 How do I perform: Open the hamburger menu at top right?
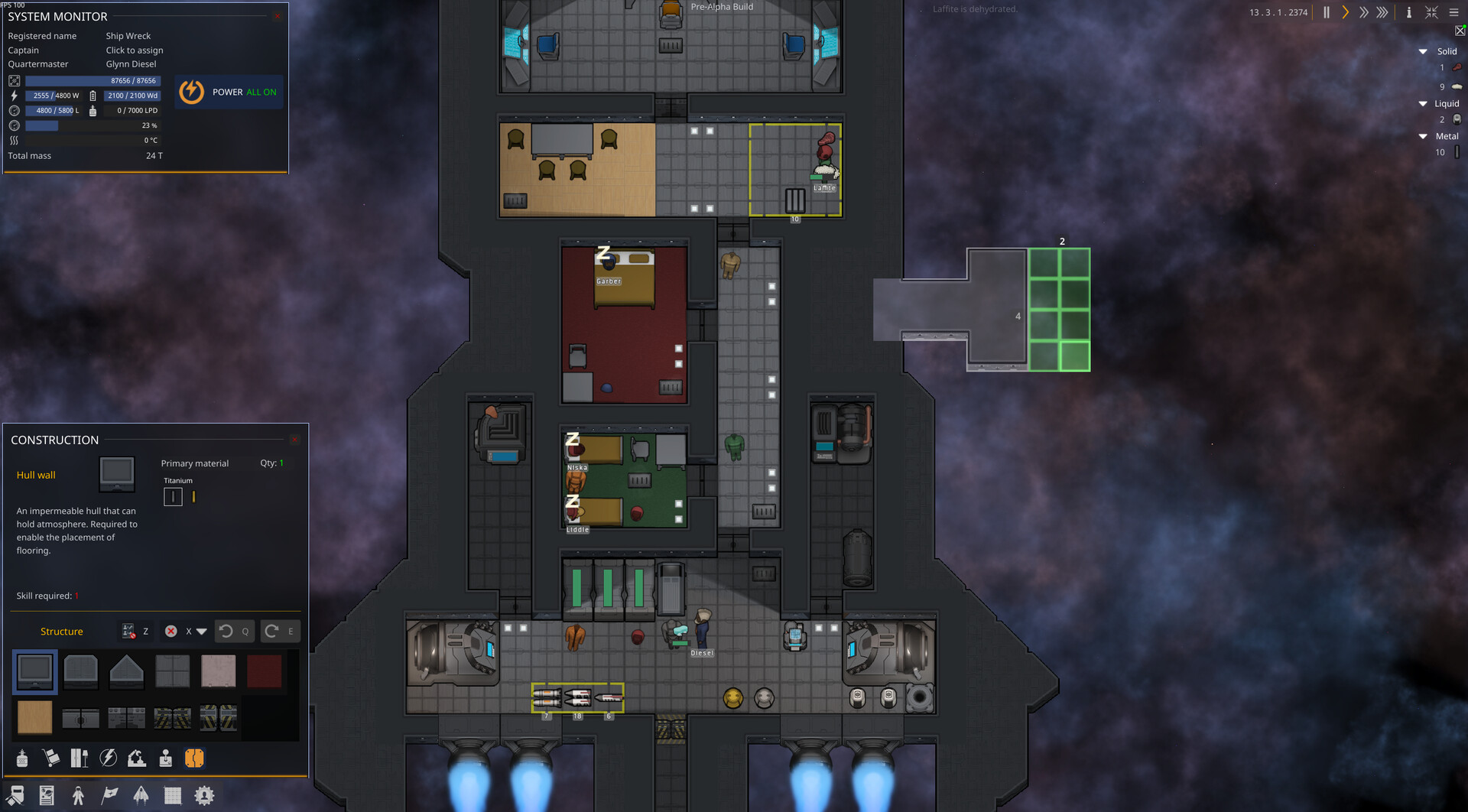point(1454,12)
